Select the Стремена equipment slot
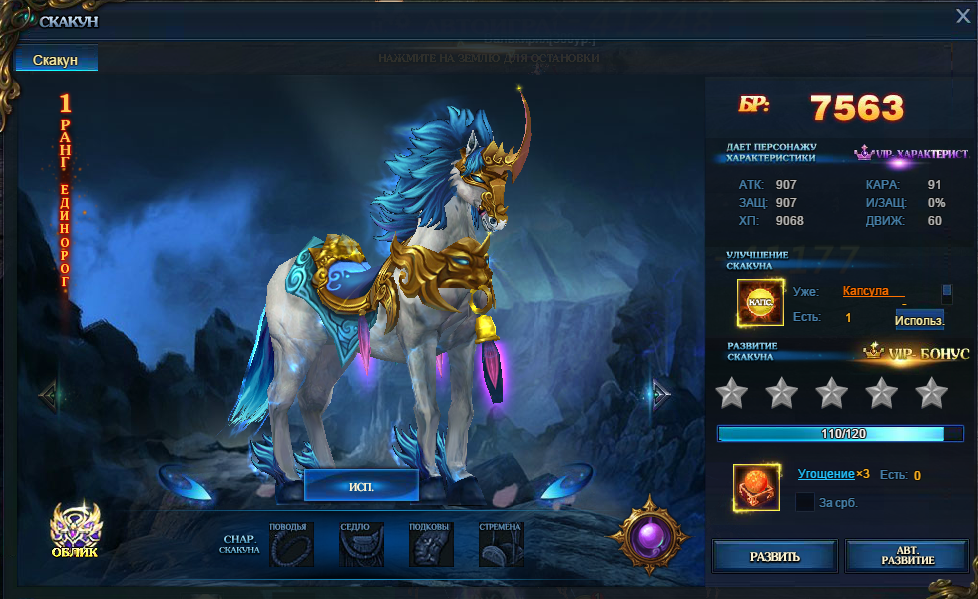 coord(501,546)
